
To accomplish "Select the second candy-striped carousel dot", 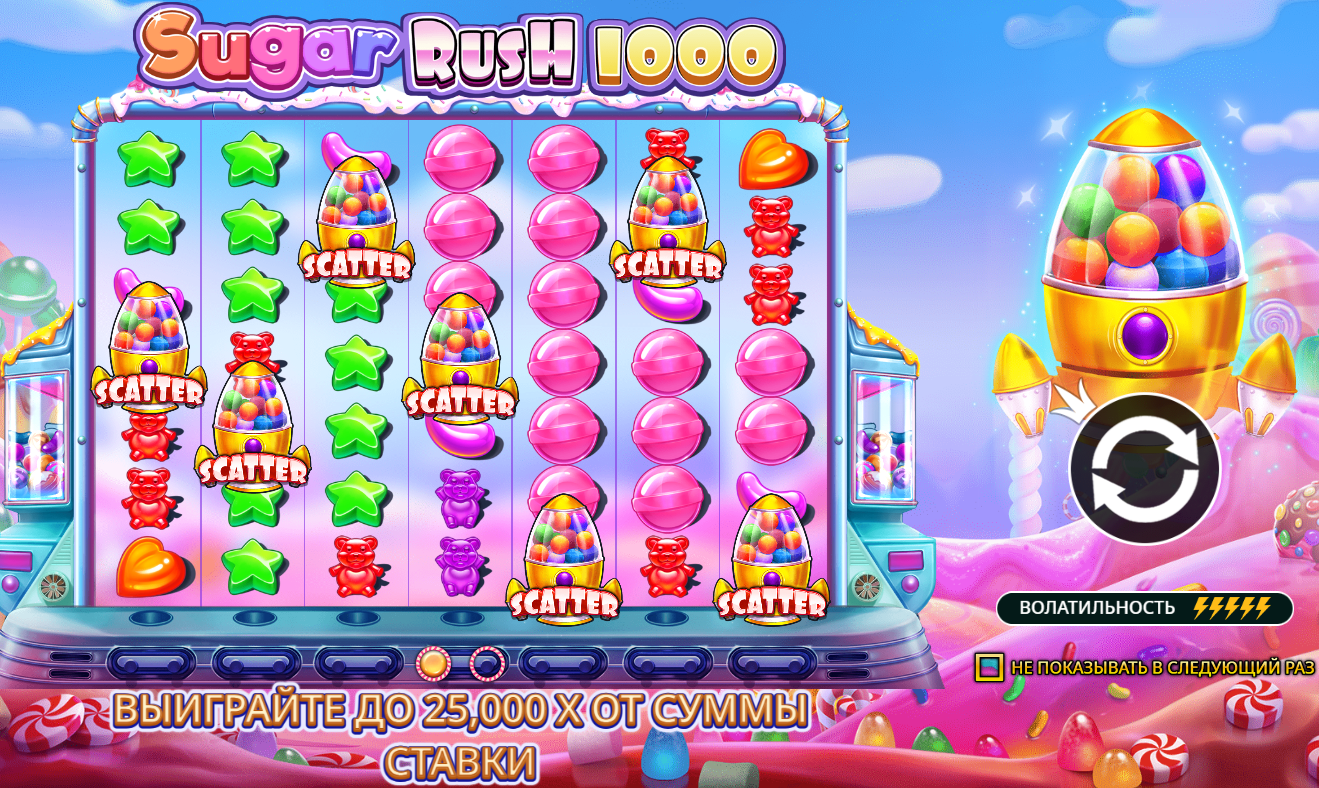I will point(489,662).
